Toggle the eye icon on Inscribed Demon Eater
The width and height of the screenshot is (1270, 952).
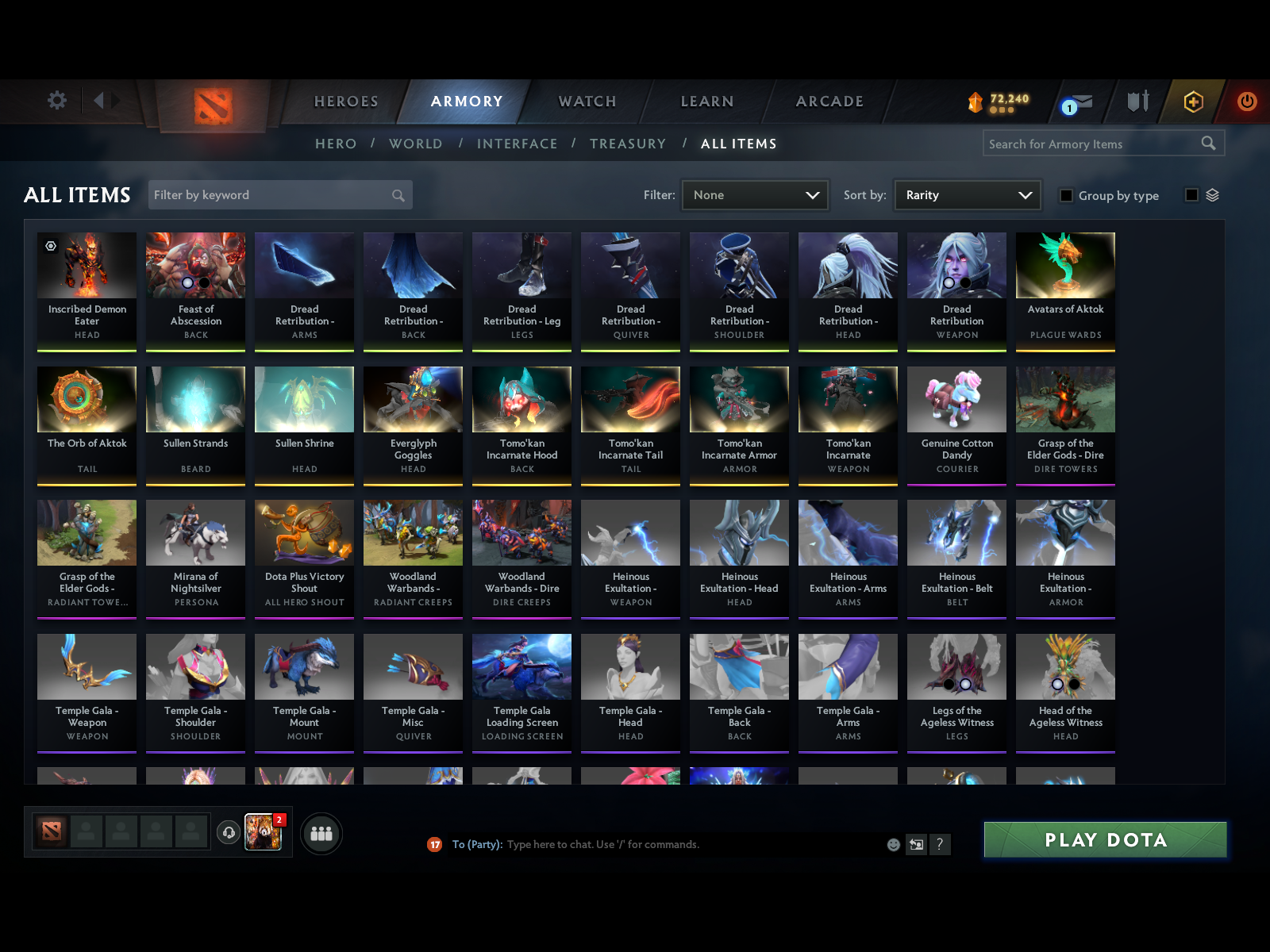click(x=49, y=247)
